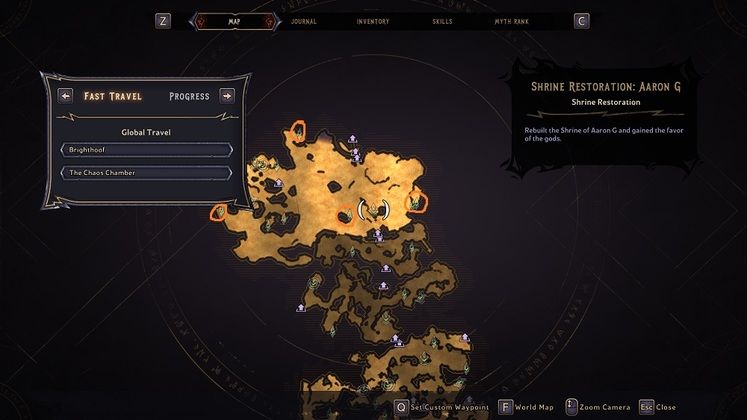Image resolution: width=747 pixels, height=420 pixels.
Task: Choose The Chaos Chamber destination
Action: tap(147, 173)
